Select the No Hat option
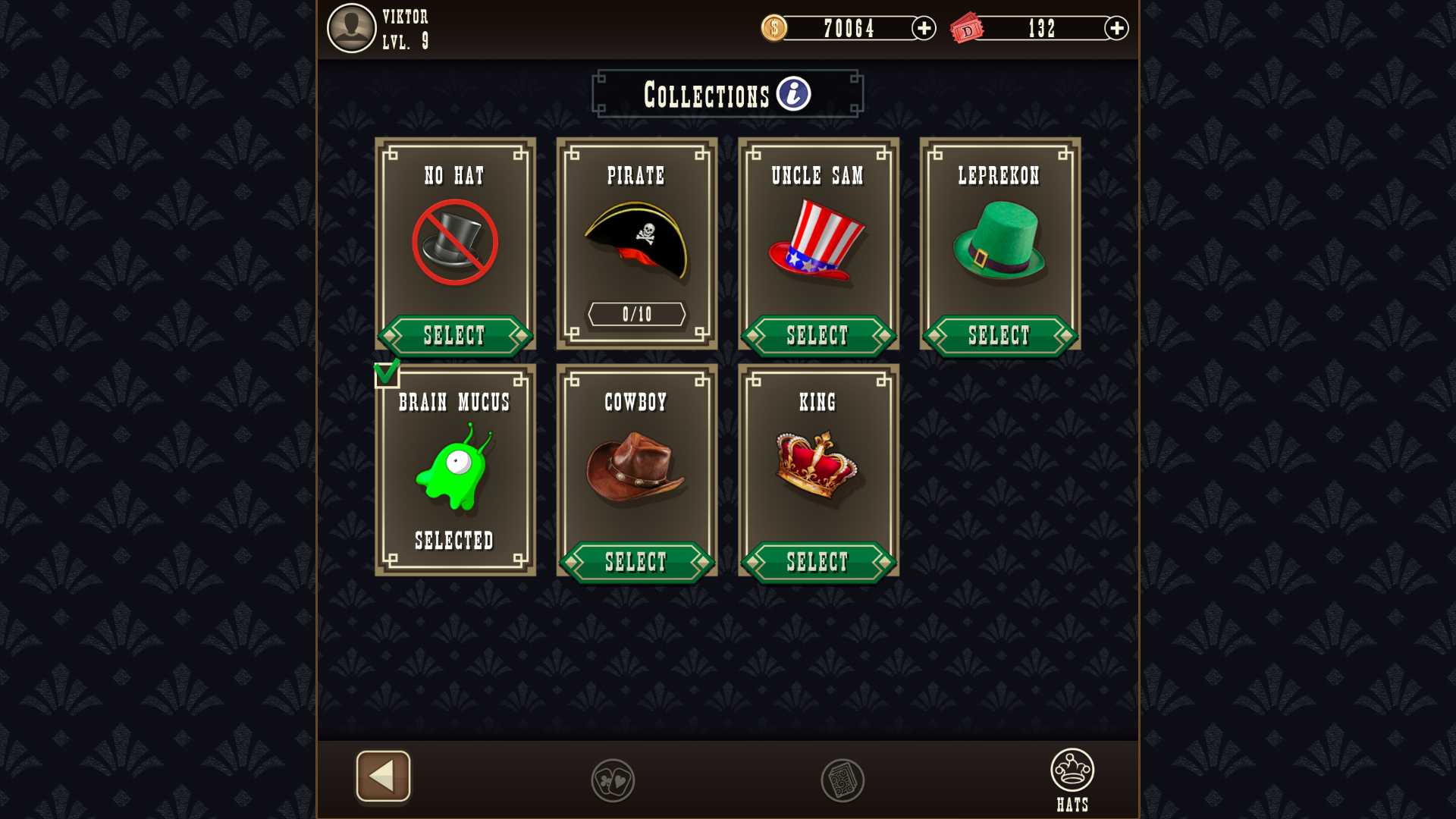1456x819 pixels. [454, 335]
